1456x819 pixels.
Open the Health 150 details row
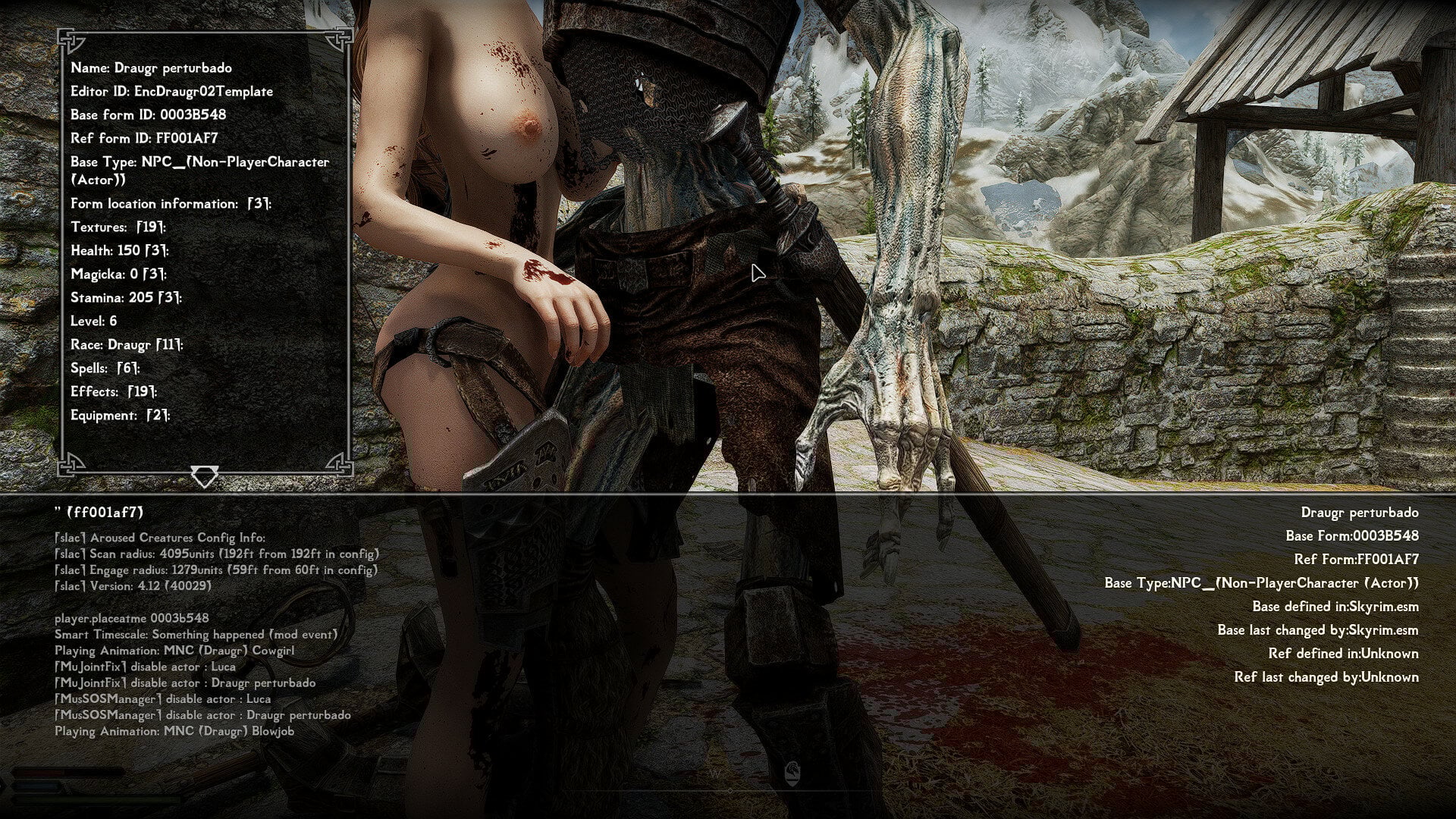pyautogui.click(x=120, y=251)
